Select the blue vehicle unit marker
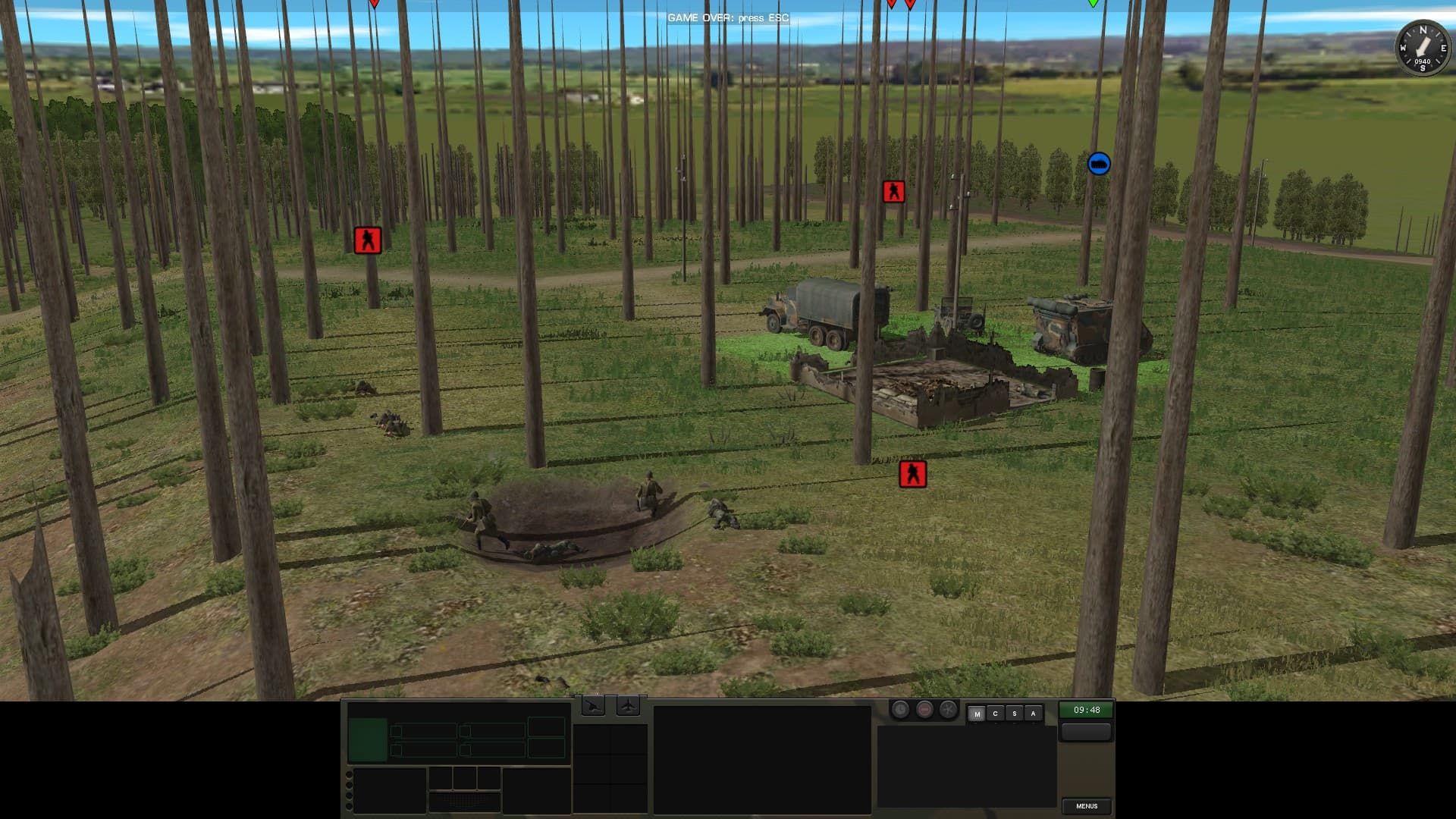Viewport: 1456px width, 819px height. point(1099,164)
